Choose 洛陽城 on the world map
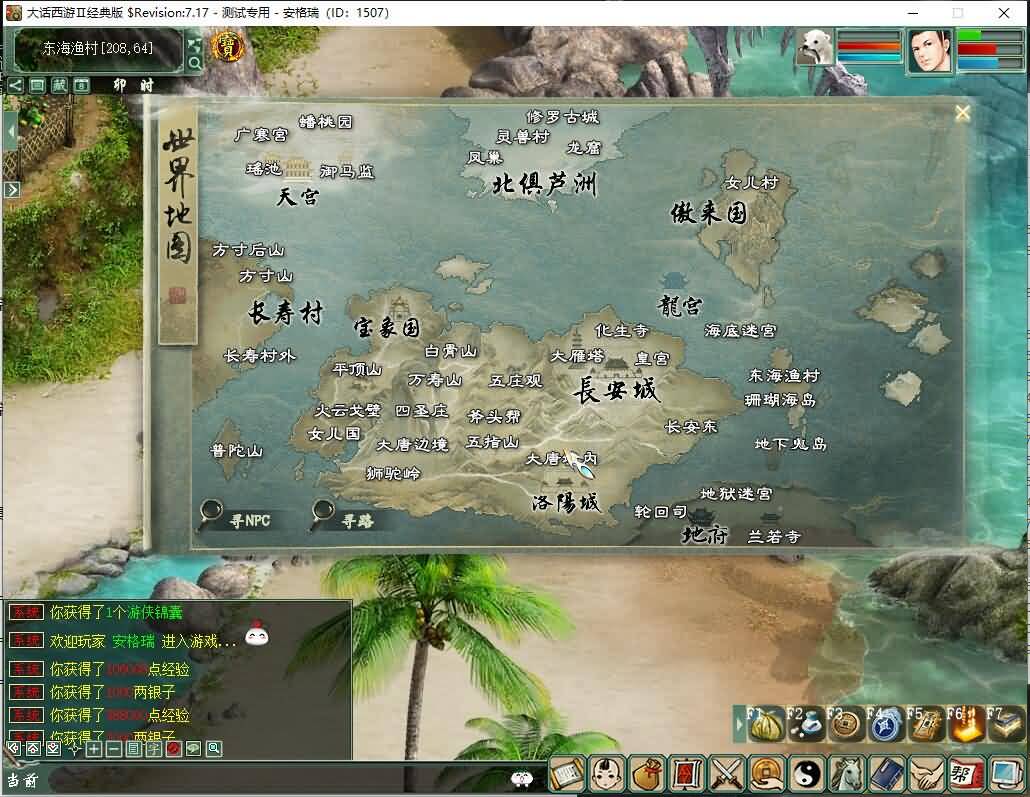Viewport: 1030px width, 797px height. click(x=566, y=502)
